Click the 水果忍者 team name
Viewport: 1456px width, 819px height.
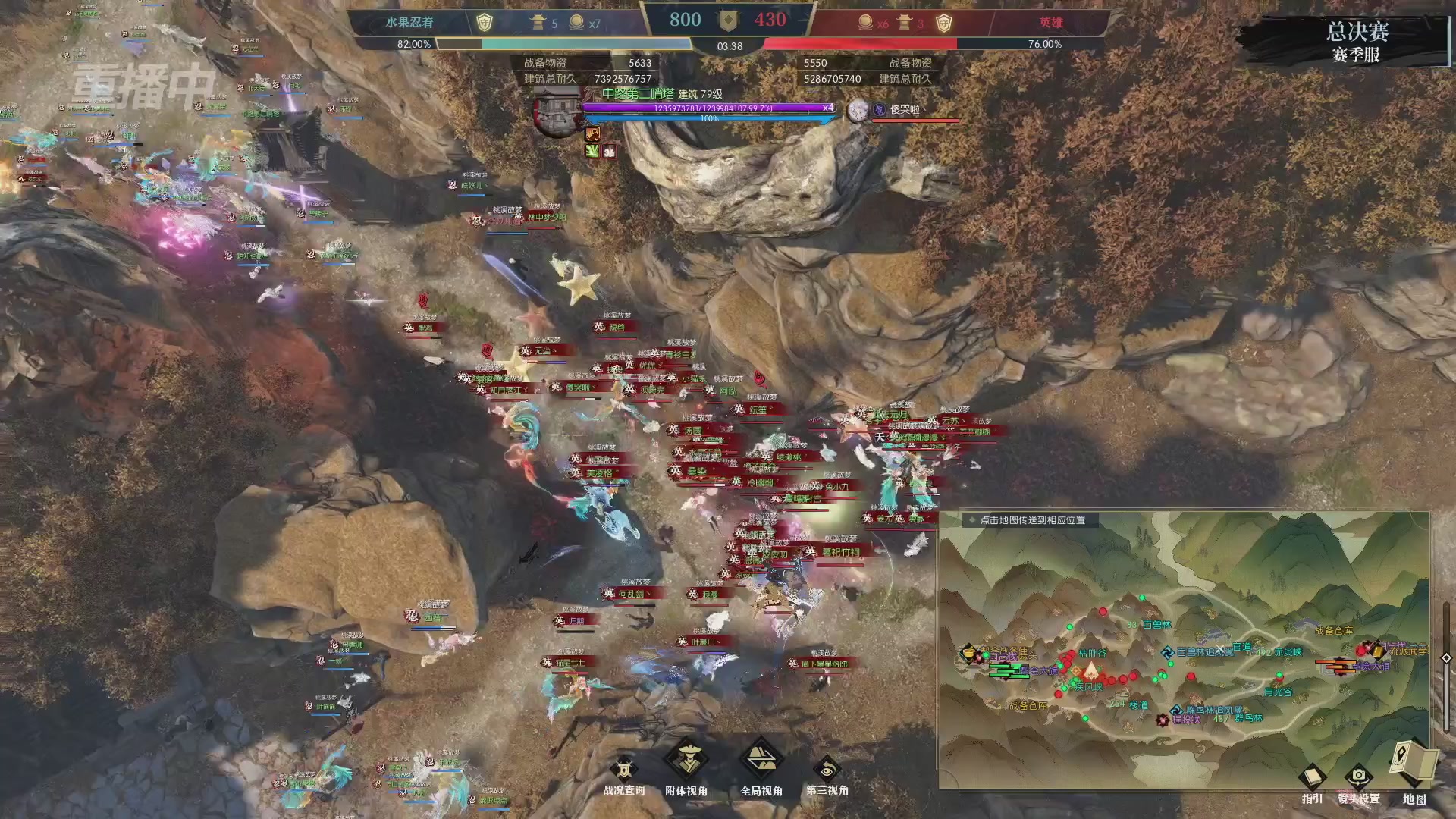409,23
